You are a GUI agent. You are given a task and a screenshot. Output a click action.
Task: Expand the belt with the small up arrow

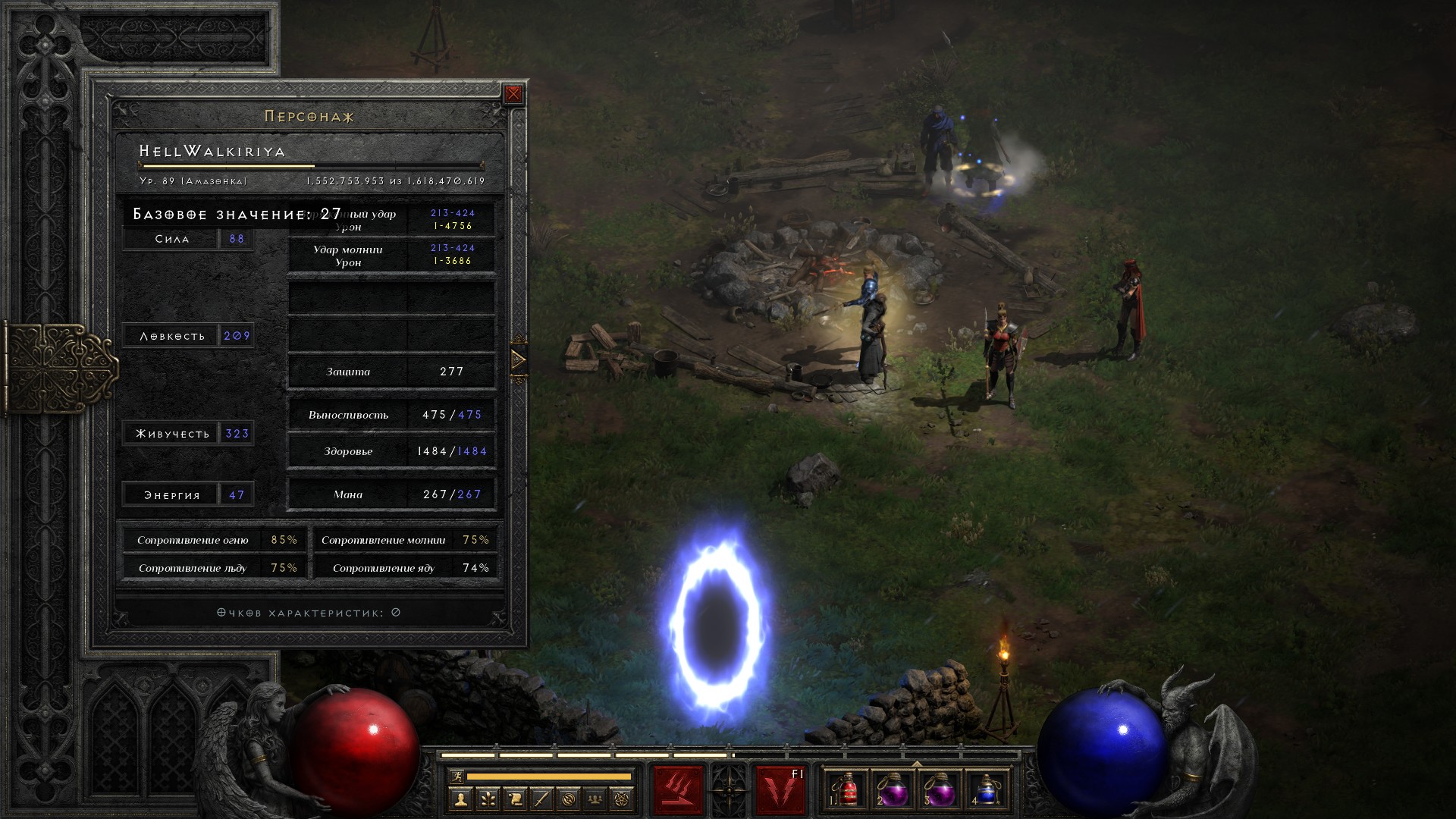[917, 764]
